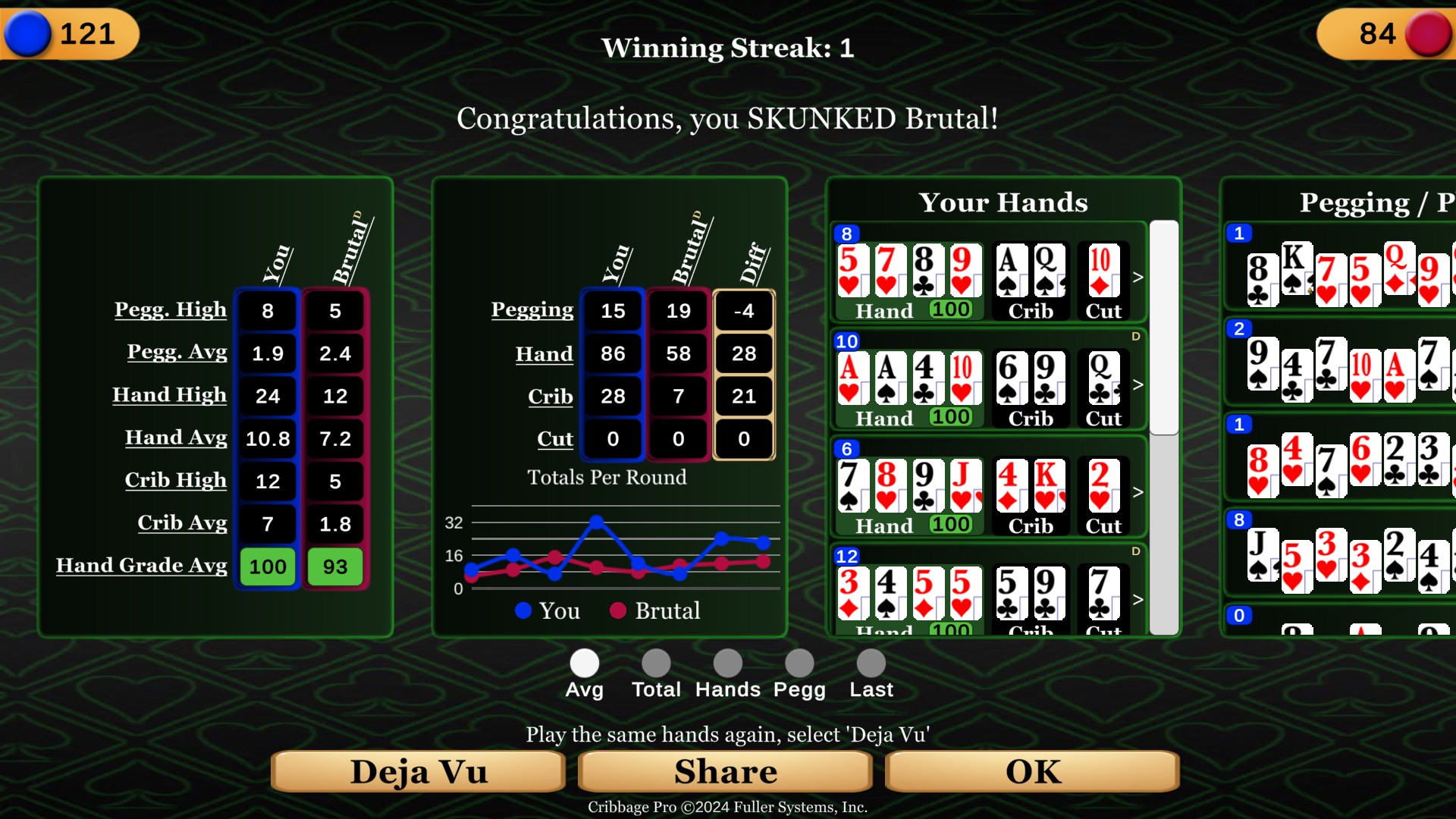The width and height of the screenshot is (1456, 819).
Task: Open details for the 7-8-9-J hand
Action: click(1137, 492)
